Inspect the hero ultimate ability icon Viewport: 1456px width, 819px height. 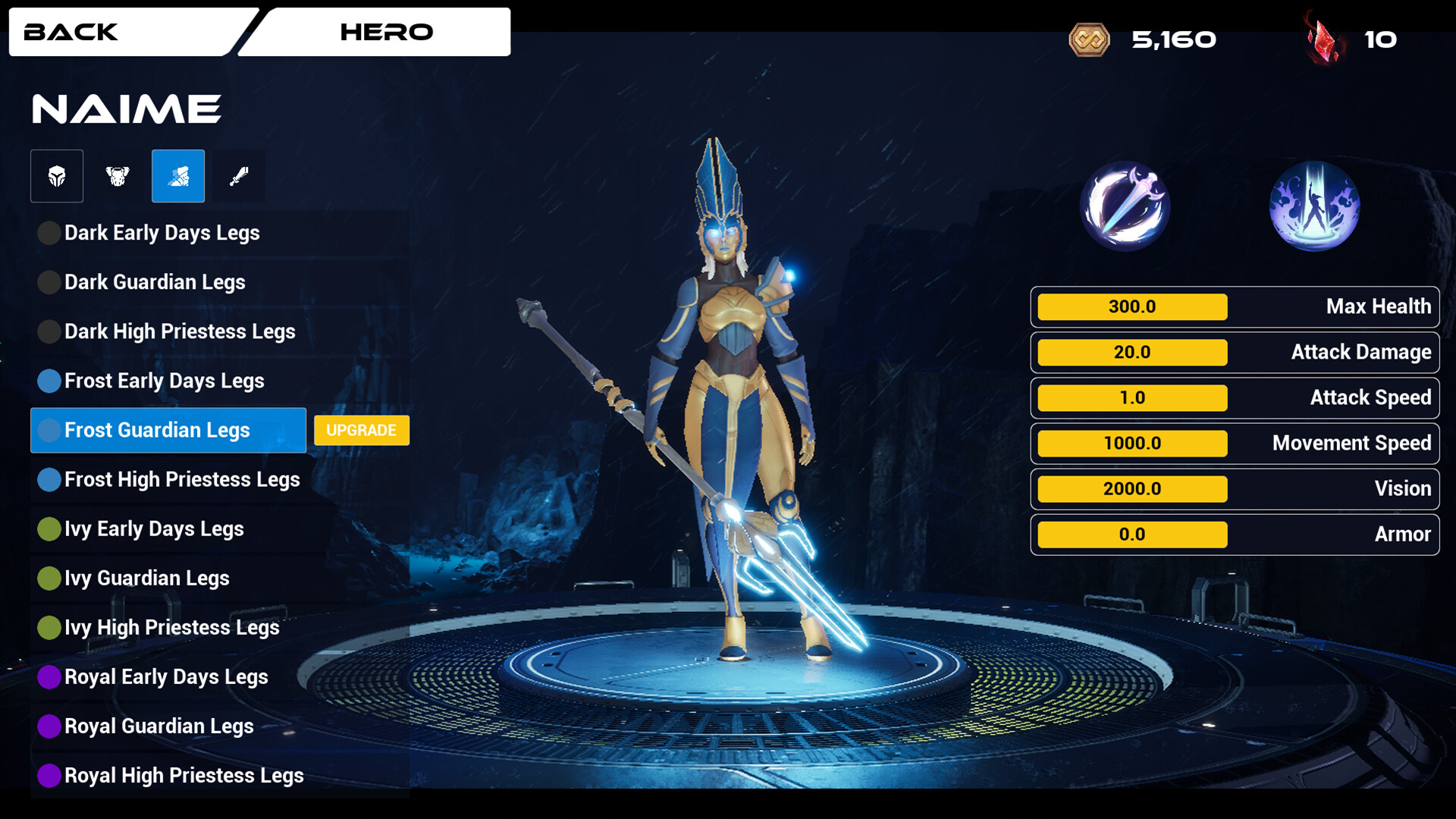(x=1314, y=205)
